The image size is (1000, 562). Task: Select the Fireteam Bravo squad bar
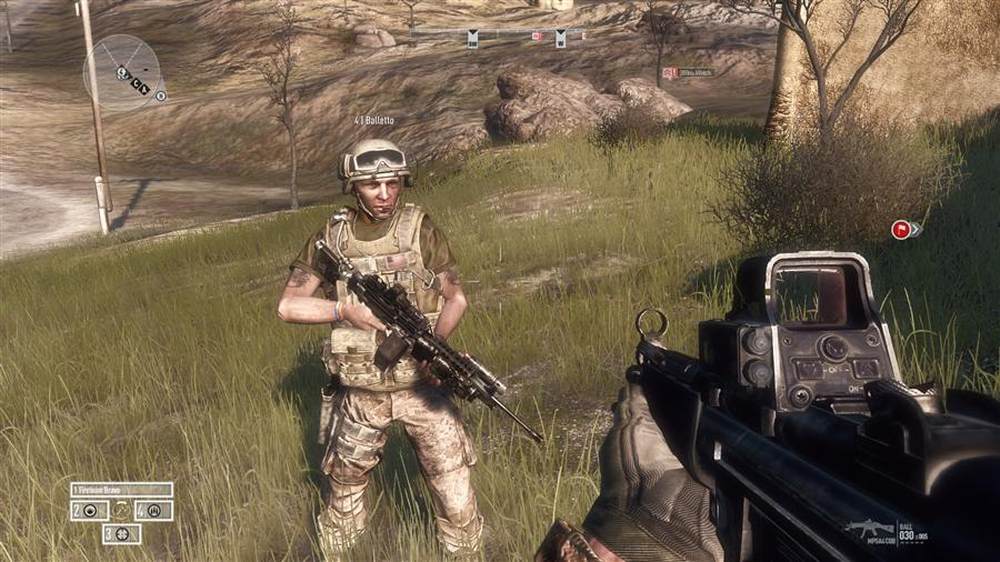(x=121, y=490)
